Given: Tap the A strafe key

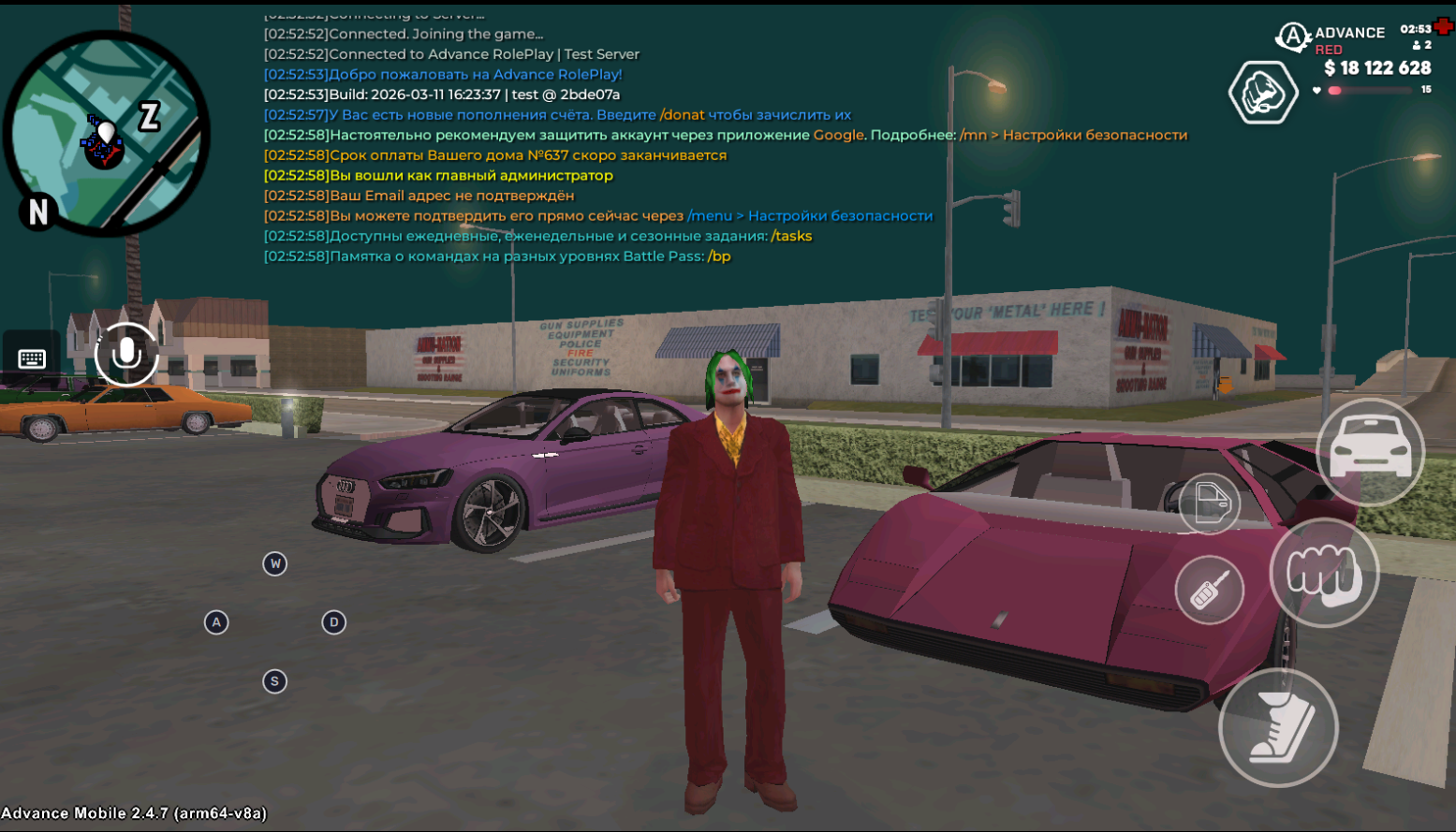Looking at the screenshot, I should tap(216, 621).
